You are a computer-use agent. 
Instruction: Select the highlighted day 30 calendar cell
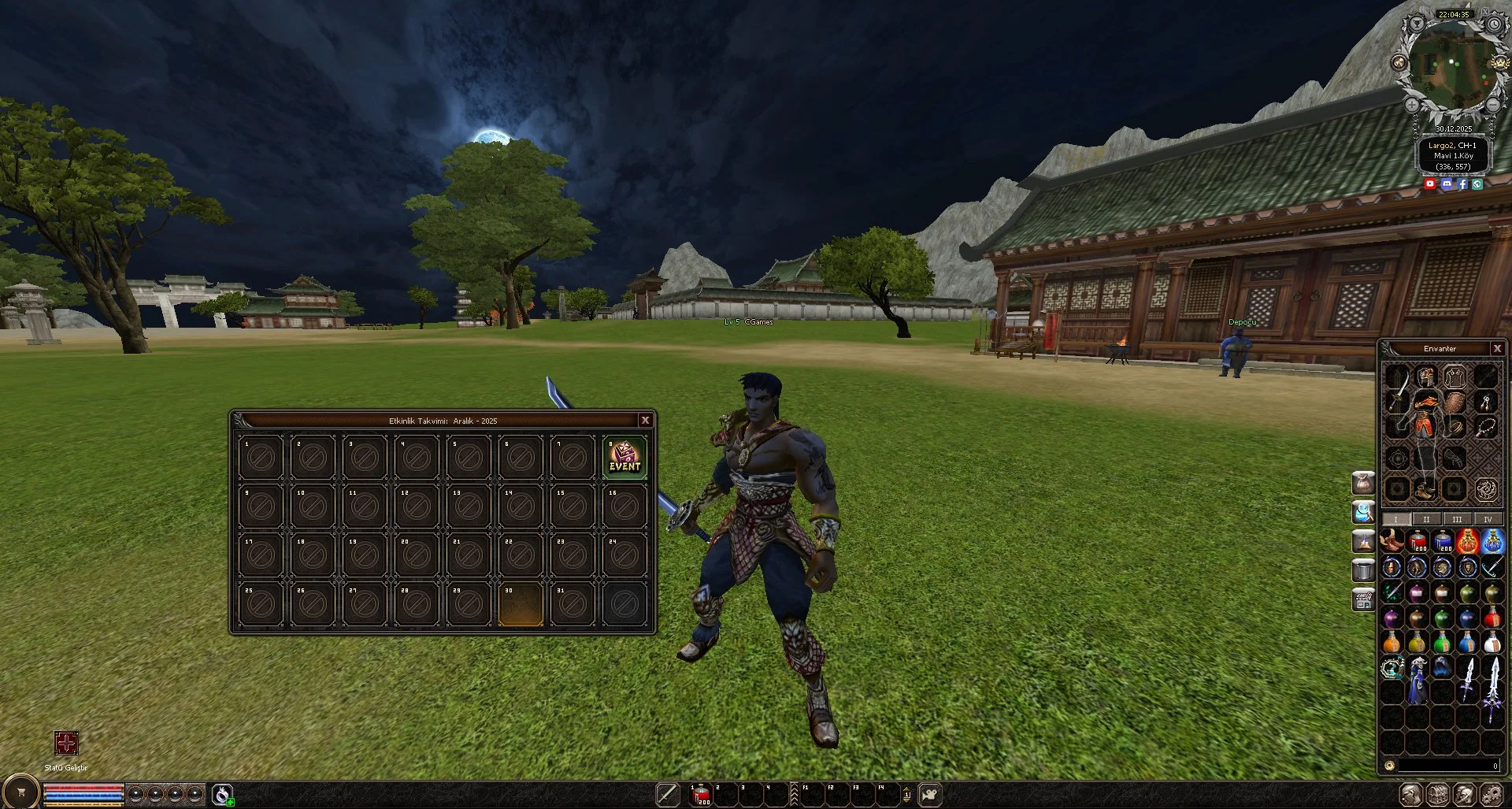521,605
